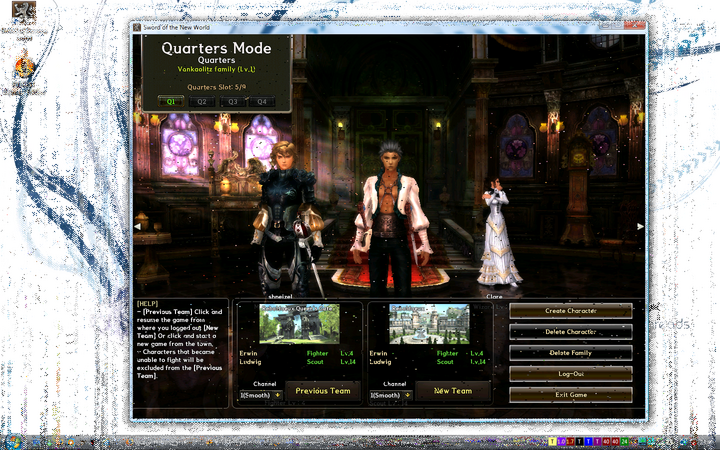Show the Q4 quarters tab
This screenshot has width=720, height=450.
pos(263,101)
